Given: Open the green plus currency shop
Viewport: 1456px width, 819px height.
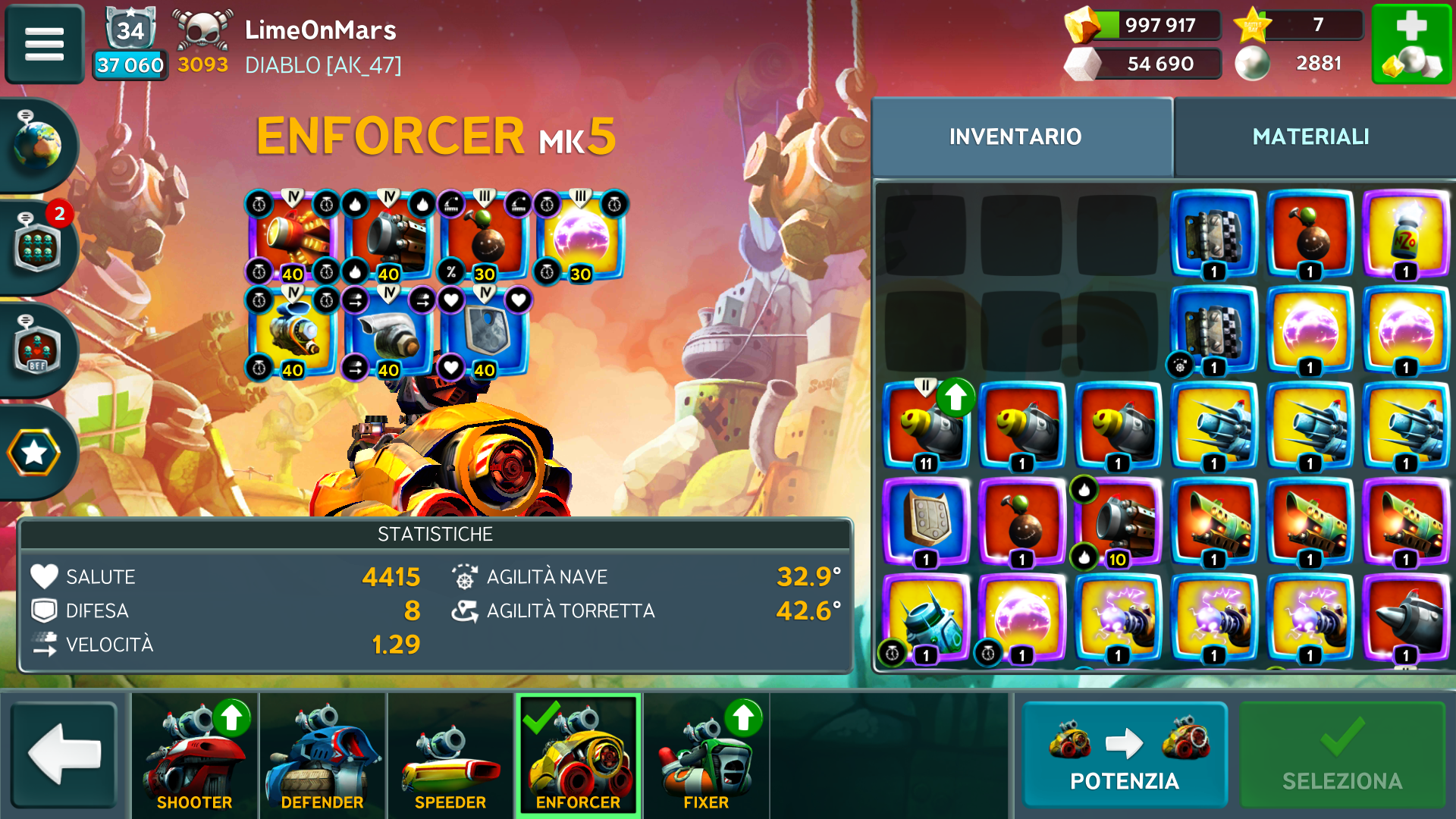Looking at the screenshot, I should tap(1411, 44).
